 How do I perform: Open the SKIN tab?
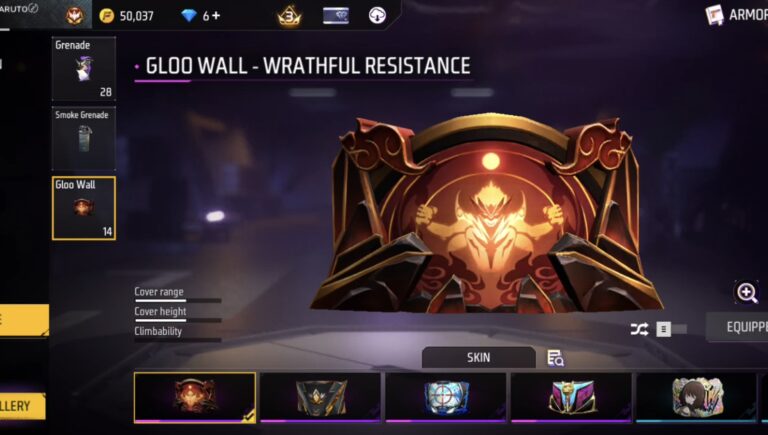478,357
